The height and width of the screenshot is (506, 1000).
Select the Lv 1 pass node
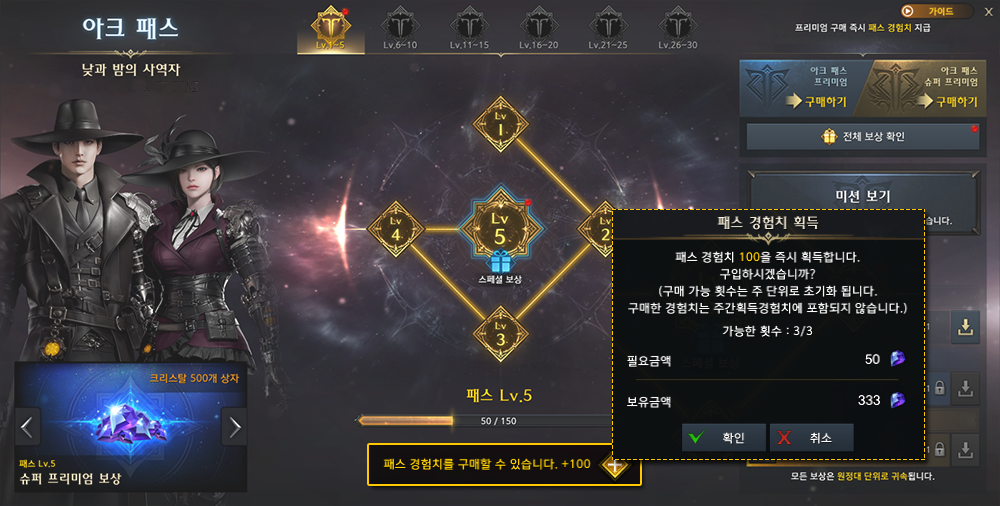pos(501,127)
